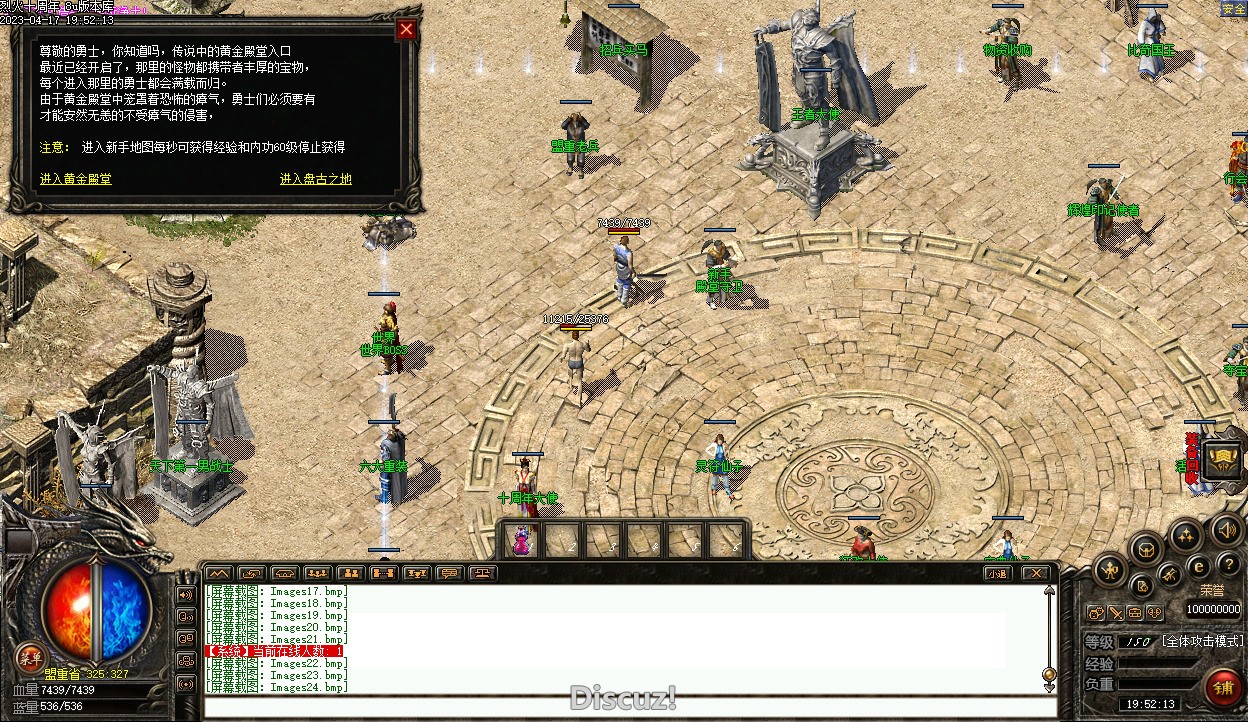1248x722 pixels.
Task: Open the red 铺 shop button
Action: [x=1222, y=688]
